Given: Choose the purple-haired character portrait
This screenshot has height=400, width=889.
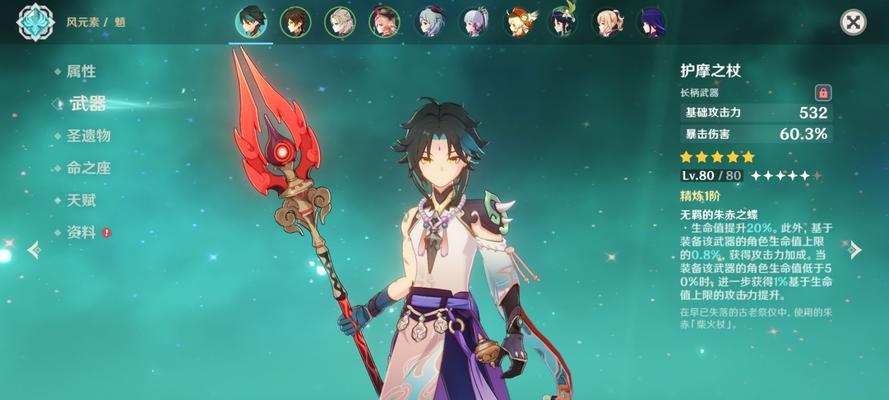Looking at the screenshot, I should tap(655, 21).
